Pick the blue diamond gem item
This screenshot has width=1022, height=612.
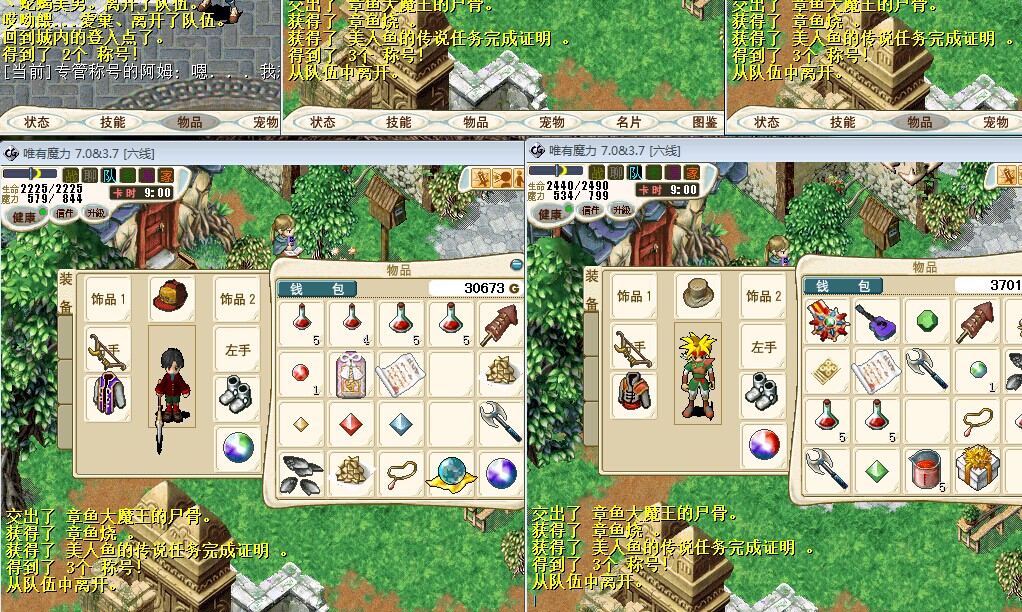(400, 422)
